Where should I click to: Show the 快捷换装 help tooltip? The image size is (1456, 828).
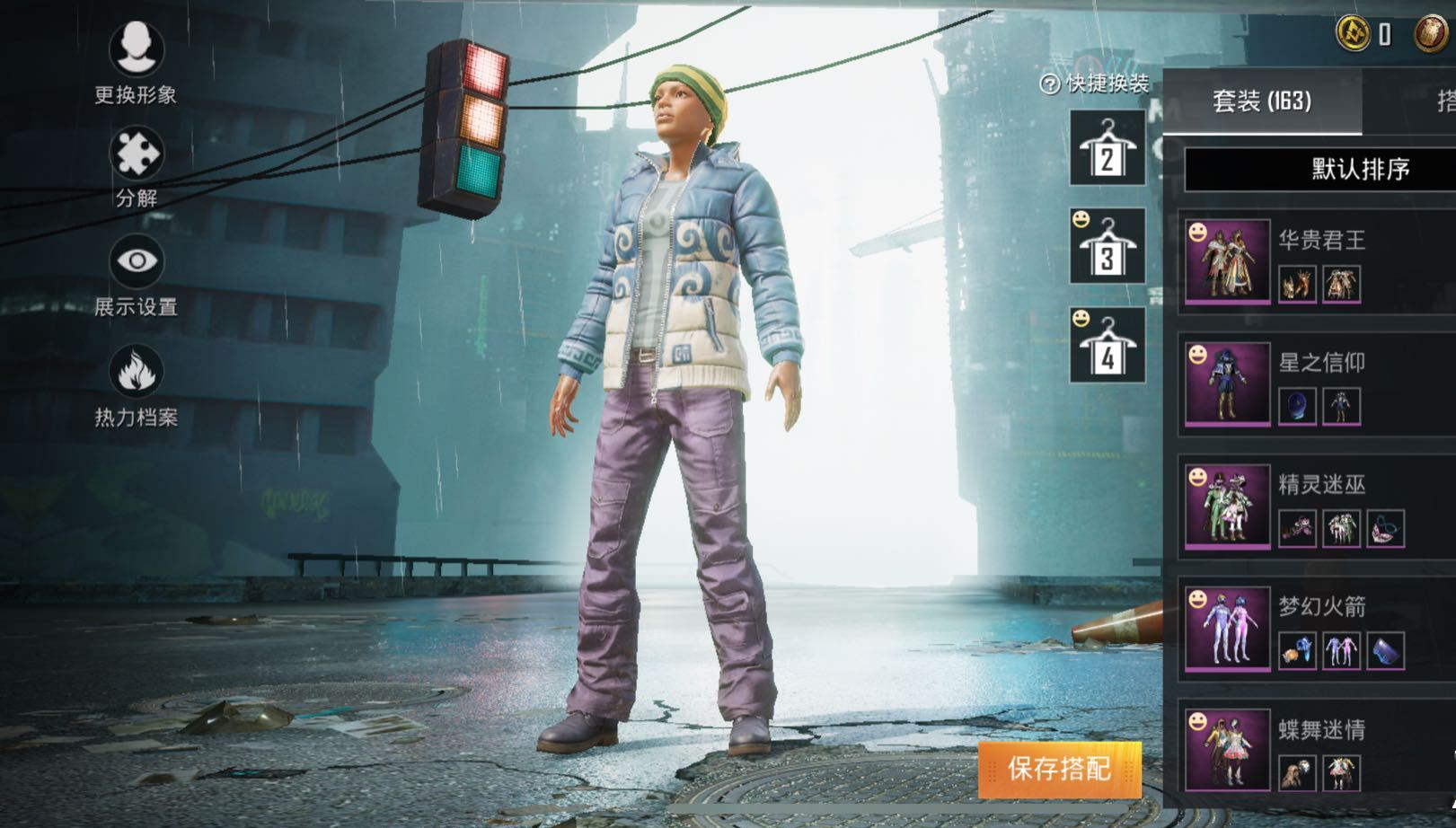[x=1049, y=84]
